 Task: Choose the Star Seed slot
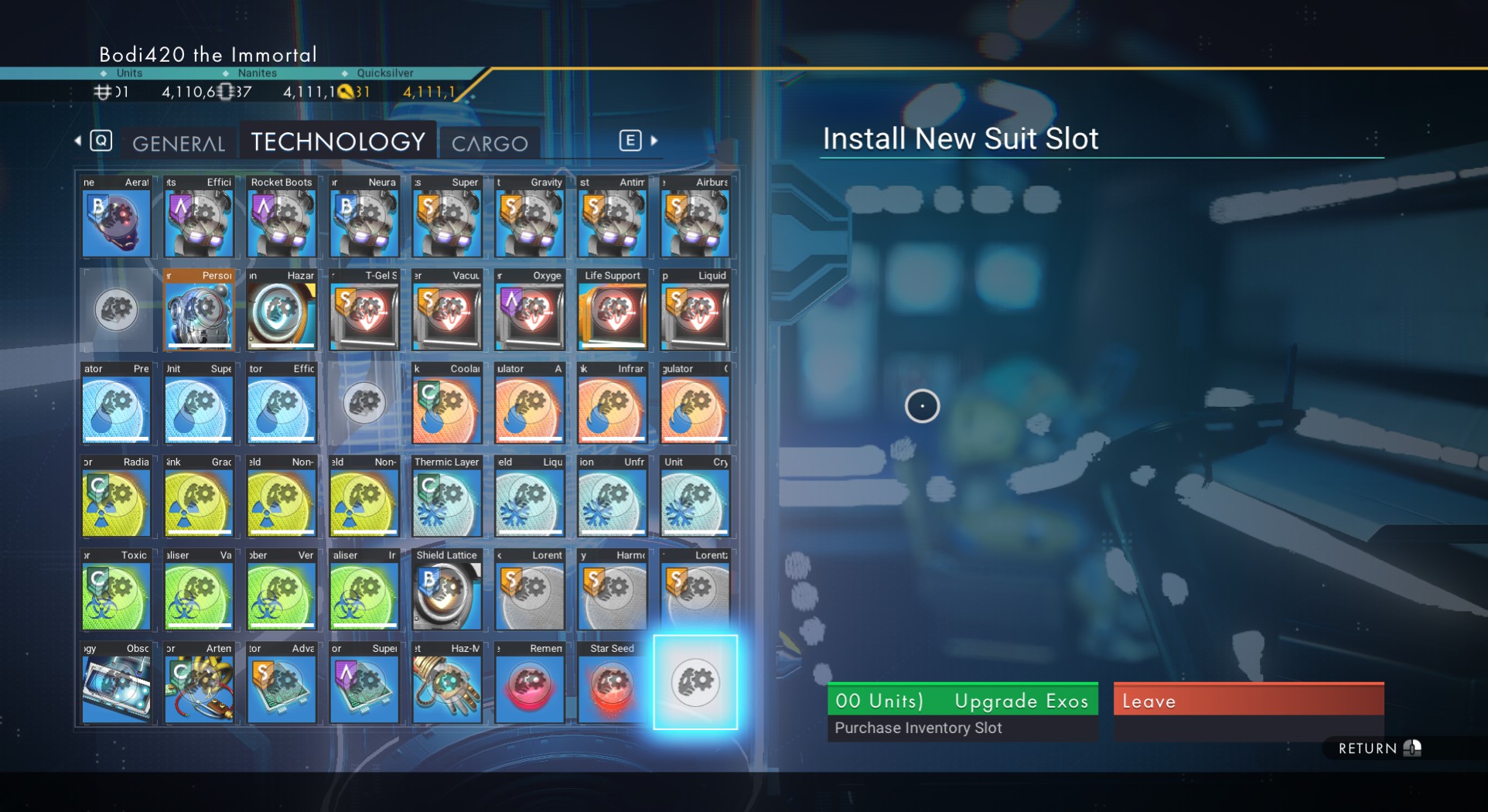612,684
